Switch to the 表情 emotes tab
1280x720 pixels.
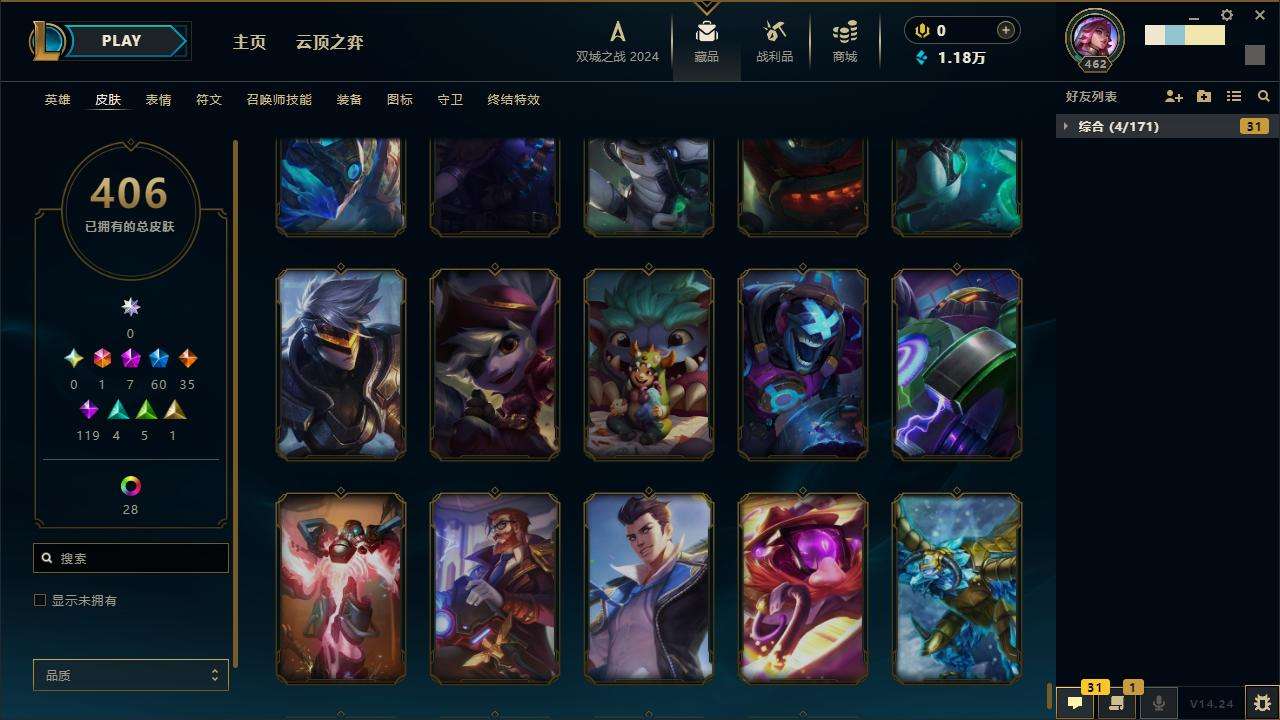(x=158, y=100)
